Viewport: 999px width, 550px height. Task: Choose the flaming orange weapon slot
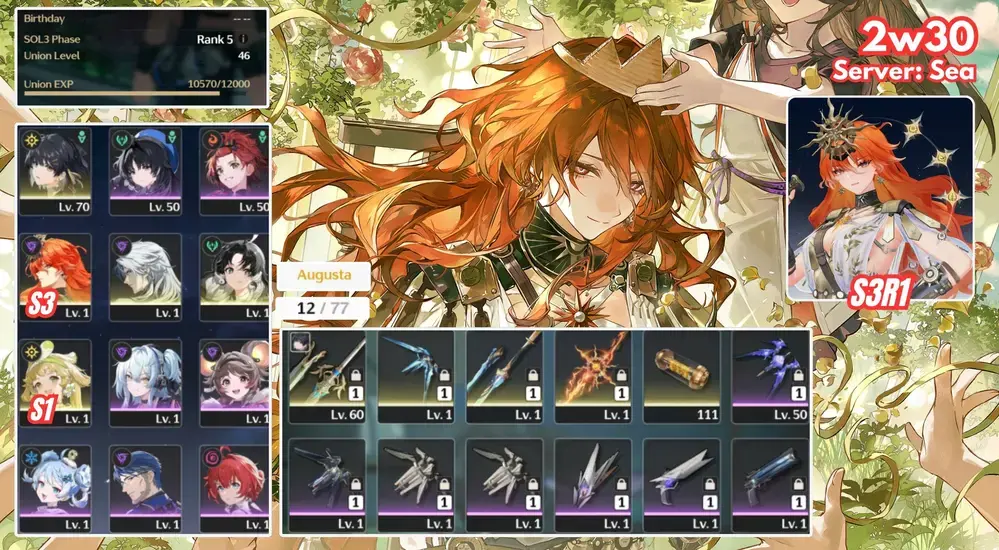(x=593, y=376)
